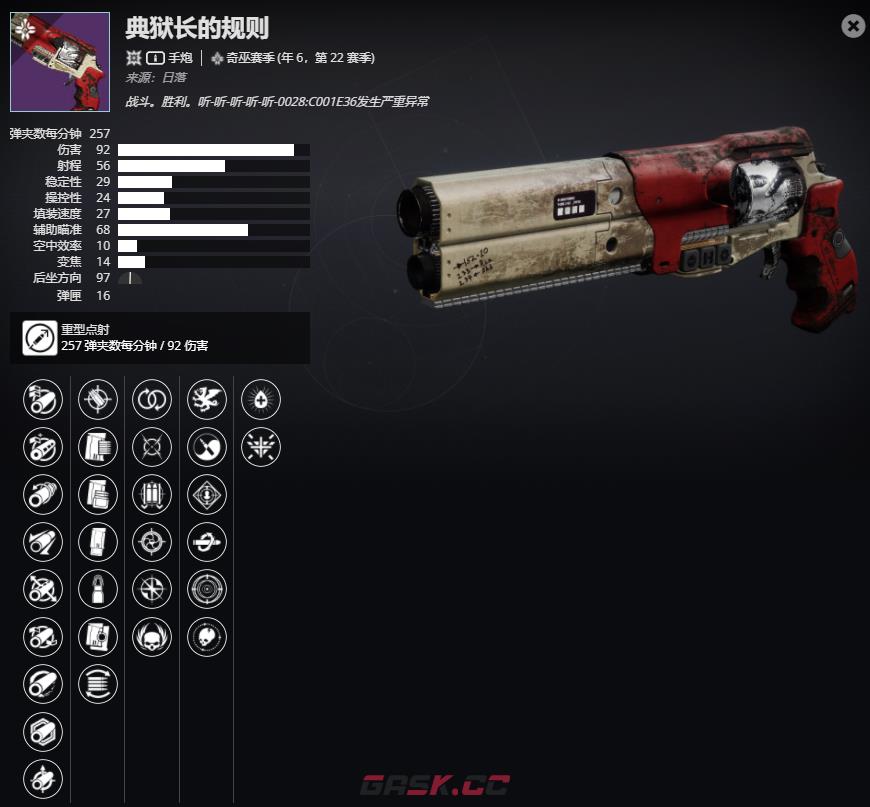Select the interlocking rings perk

(x=152, y=400)
